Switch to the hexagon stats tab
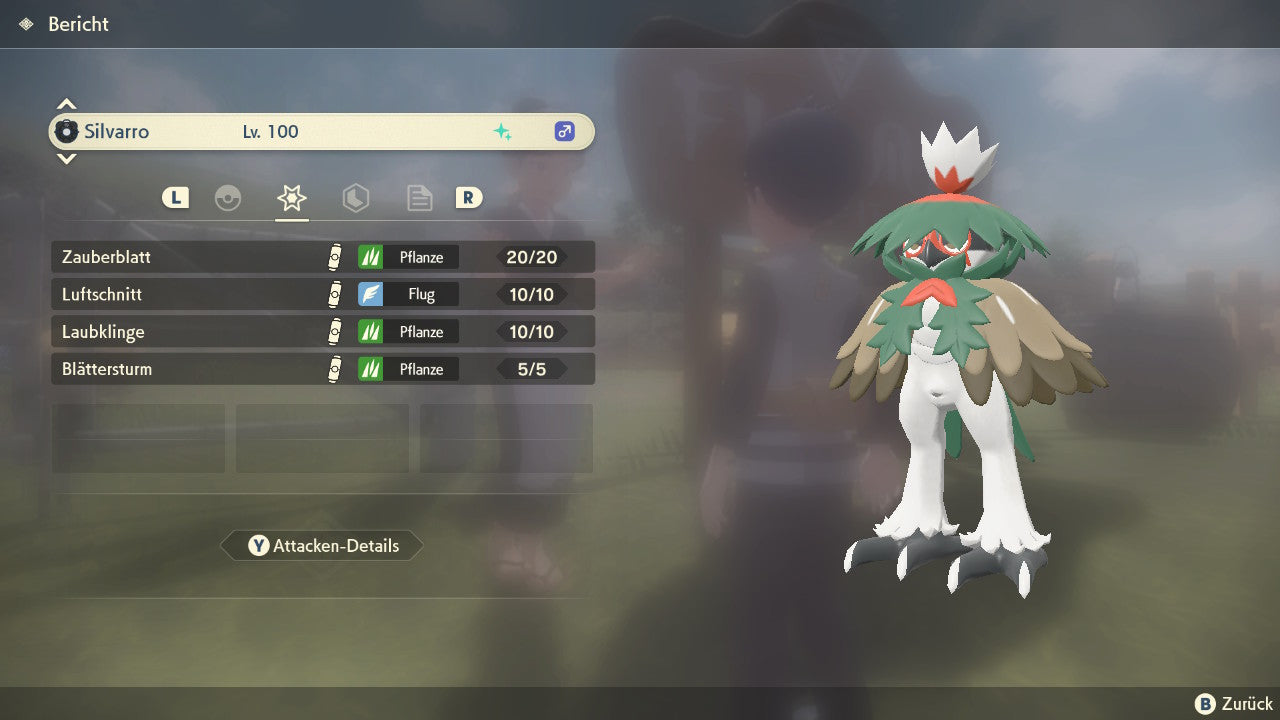 click(356, 198)
